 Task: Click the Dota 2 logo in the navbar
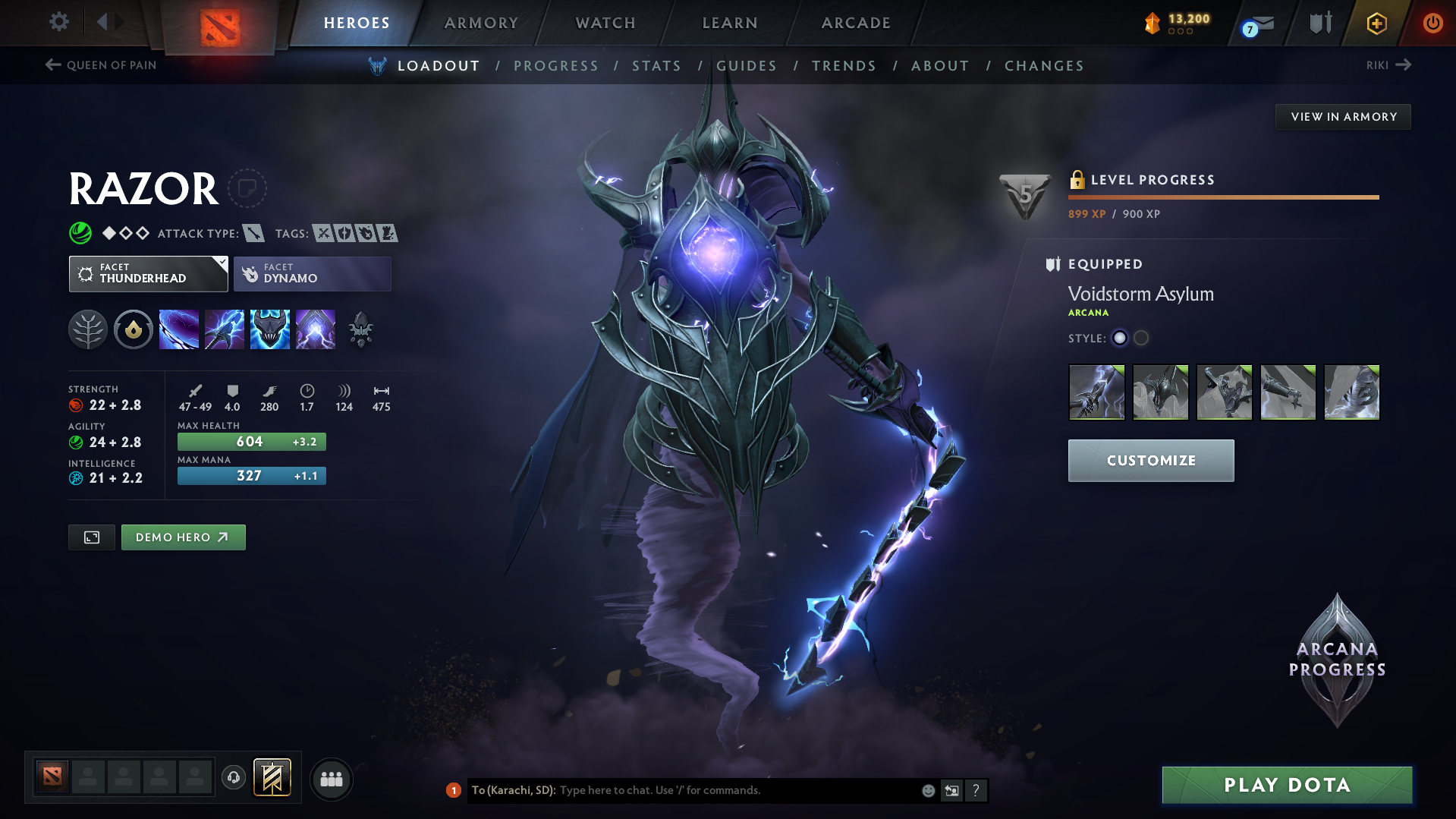(x=219, y=23)
